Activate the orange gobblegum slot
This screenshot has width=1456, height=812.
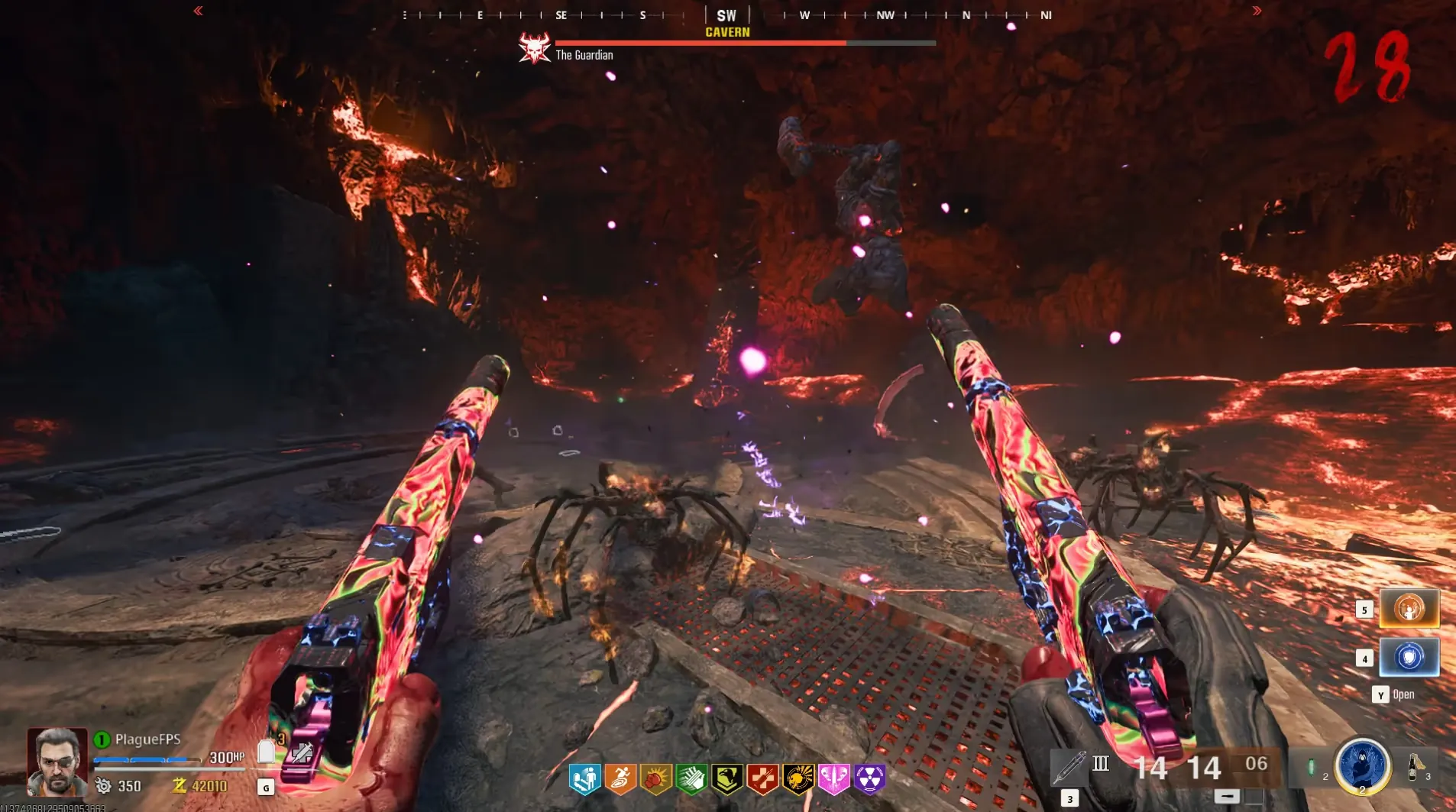(x=1409, y=609)
